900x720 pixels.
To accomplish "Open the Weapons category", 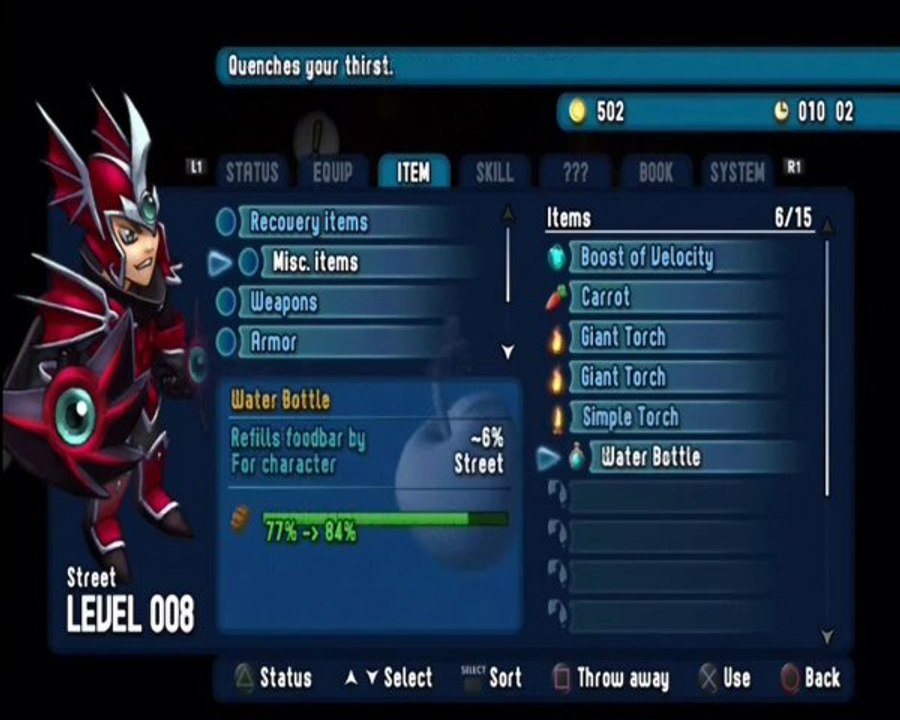I will (x=284, y=302).
